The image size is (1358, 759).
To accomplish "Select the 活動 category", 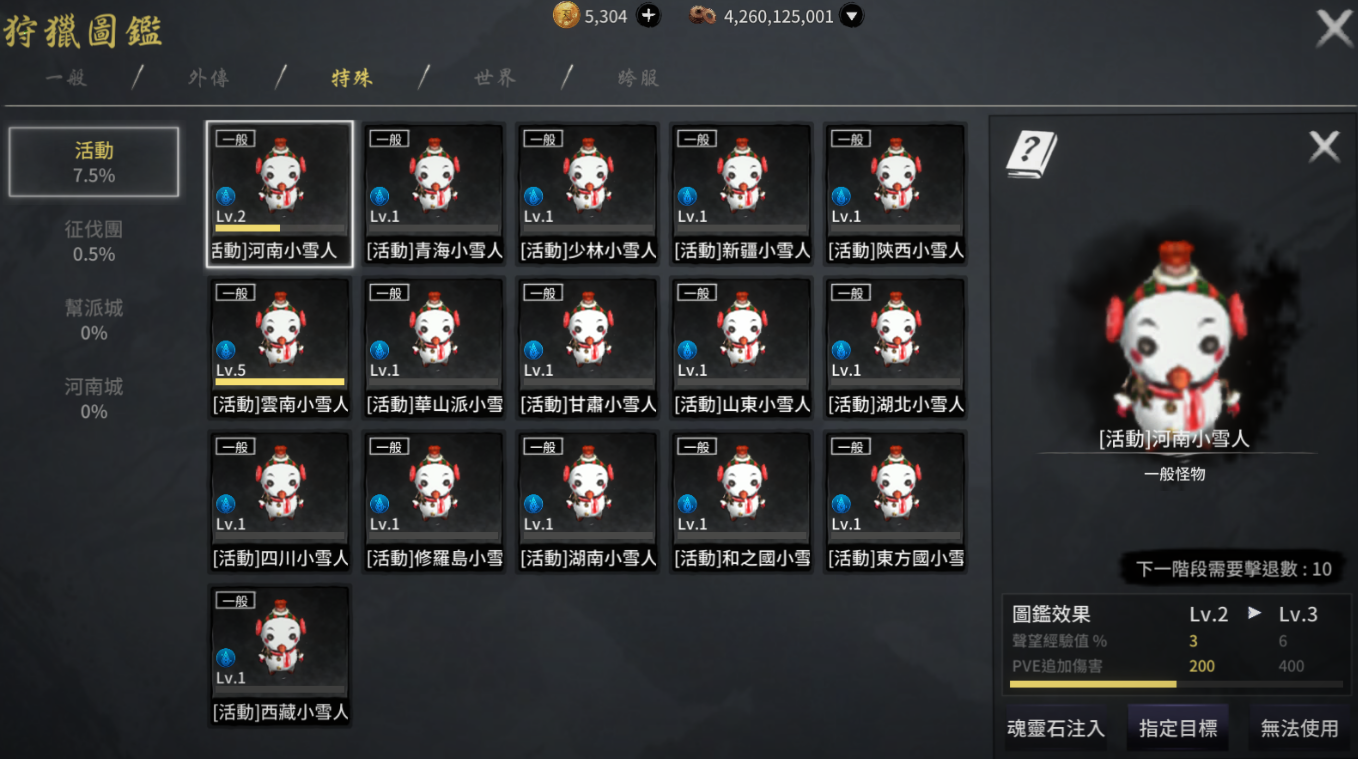I will pos(94,162).
